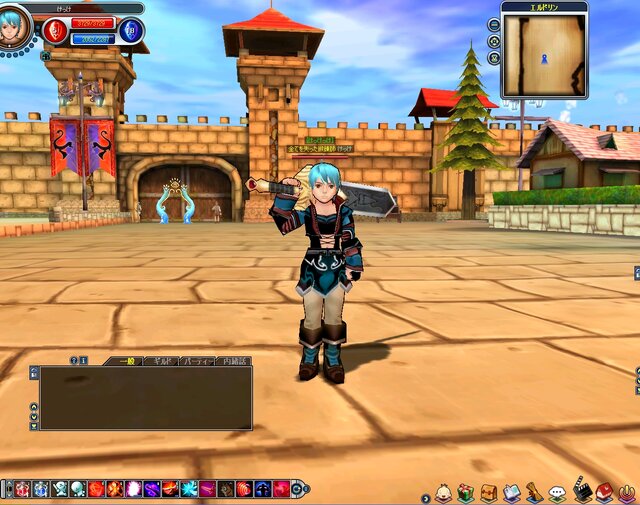The width and height of the screenshot is (640, 505).
Task: Open the scroll quest icon
Action: pos(535,493)
